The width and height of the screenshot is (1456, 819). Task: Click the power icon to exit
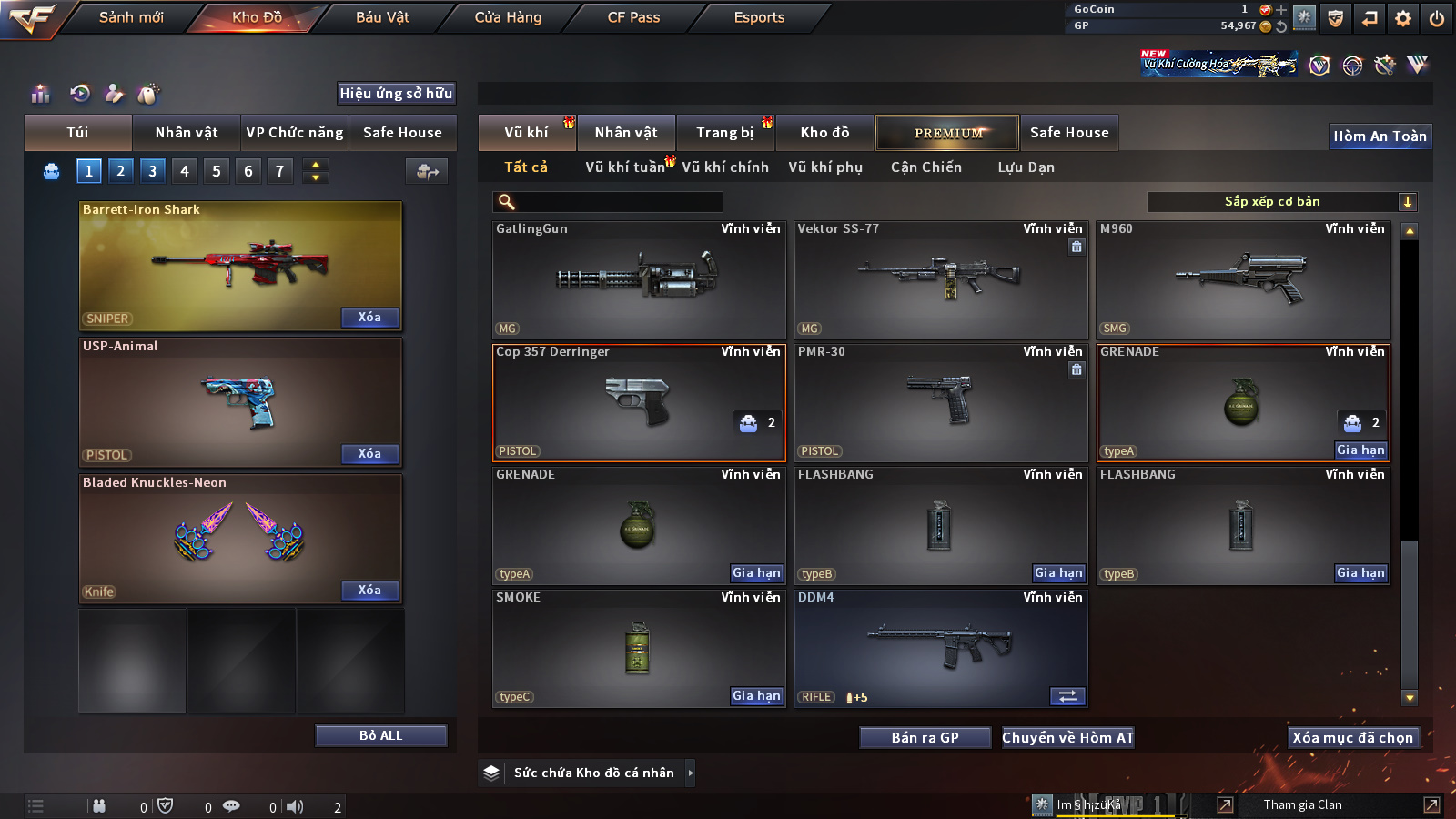click(x=1437, y=18)
